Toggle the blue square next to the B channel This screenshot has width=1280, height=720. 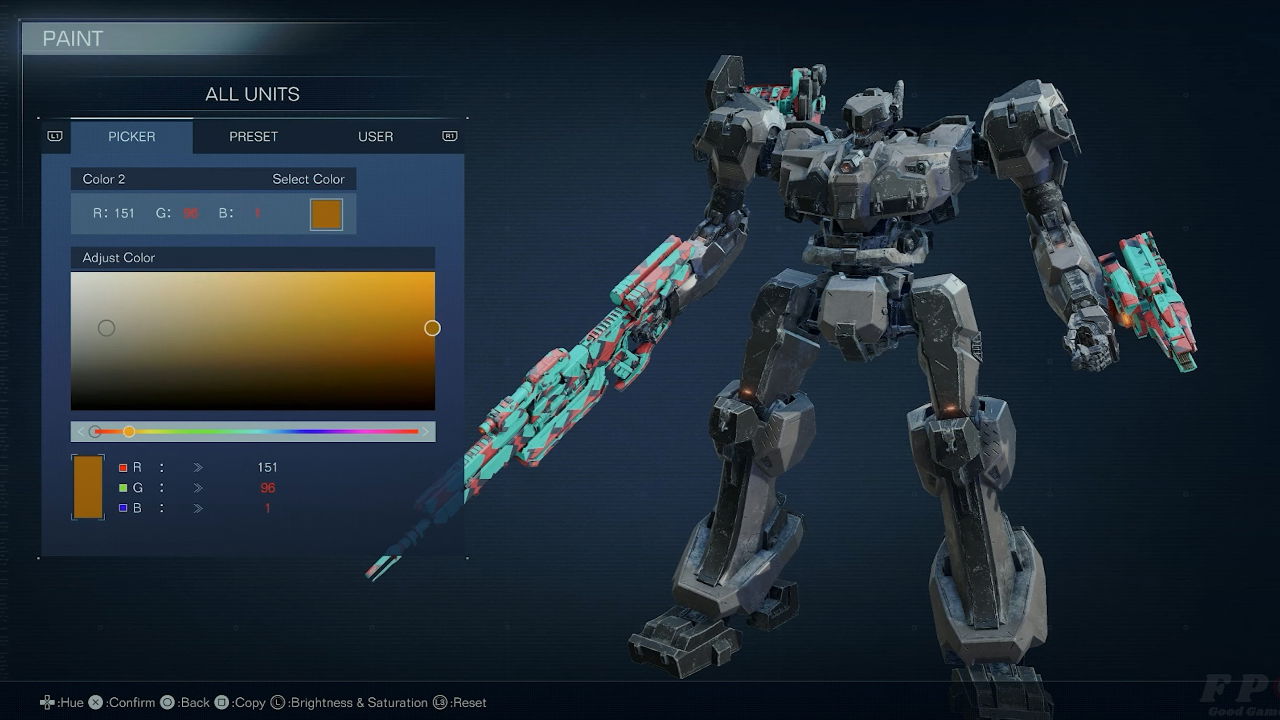coord(122,507)
